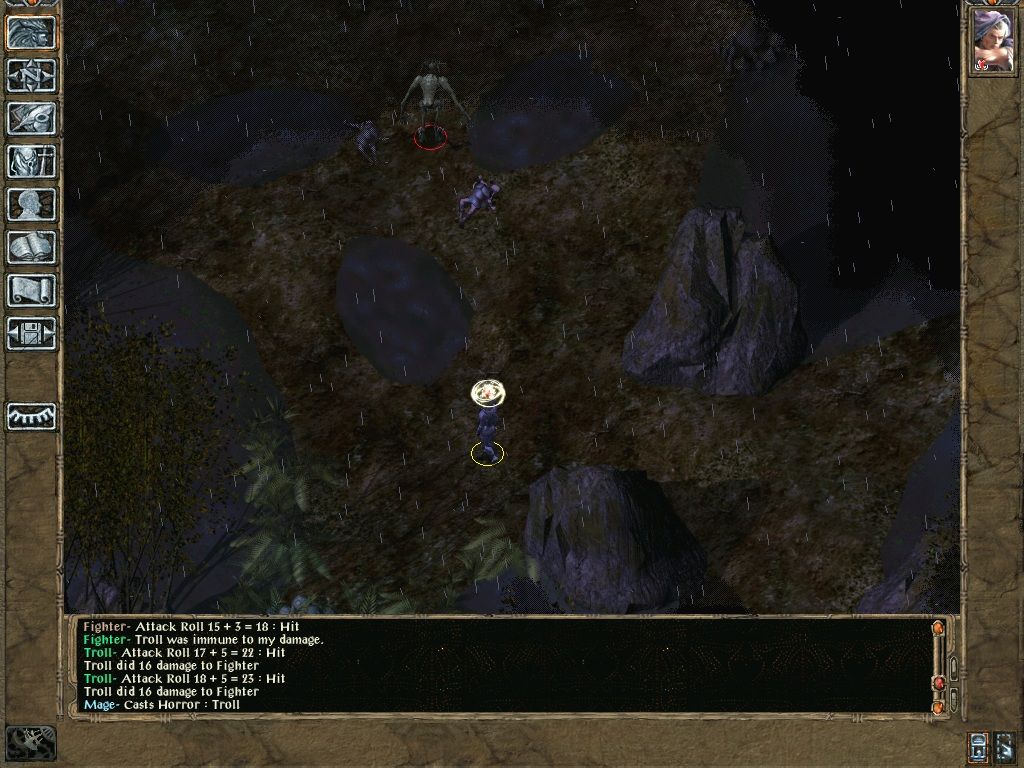Open the area map compass button
The image size is (1024, 768).
tap(31, 75)
